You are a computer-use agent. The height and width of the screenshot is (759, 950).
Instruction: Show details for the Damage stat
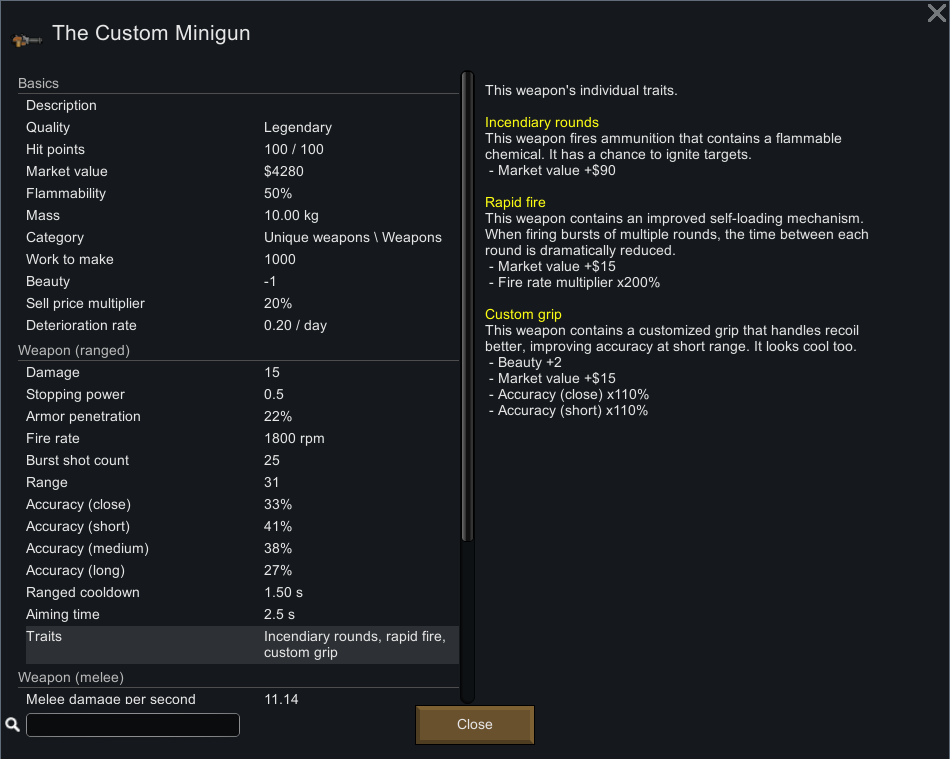pyautogui.click(x=240, y=373)
